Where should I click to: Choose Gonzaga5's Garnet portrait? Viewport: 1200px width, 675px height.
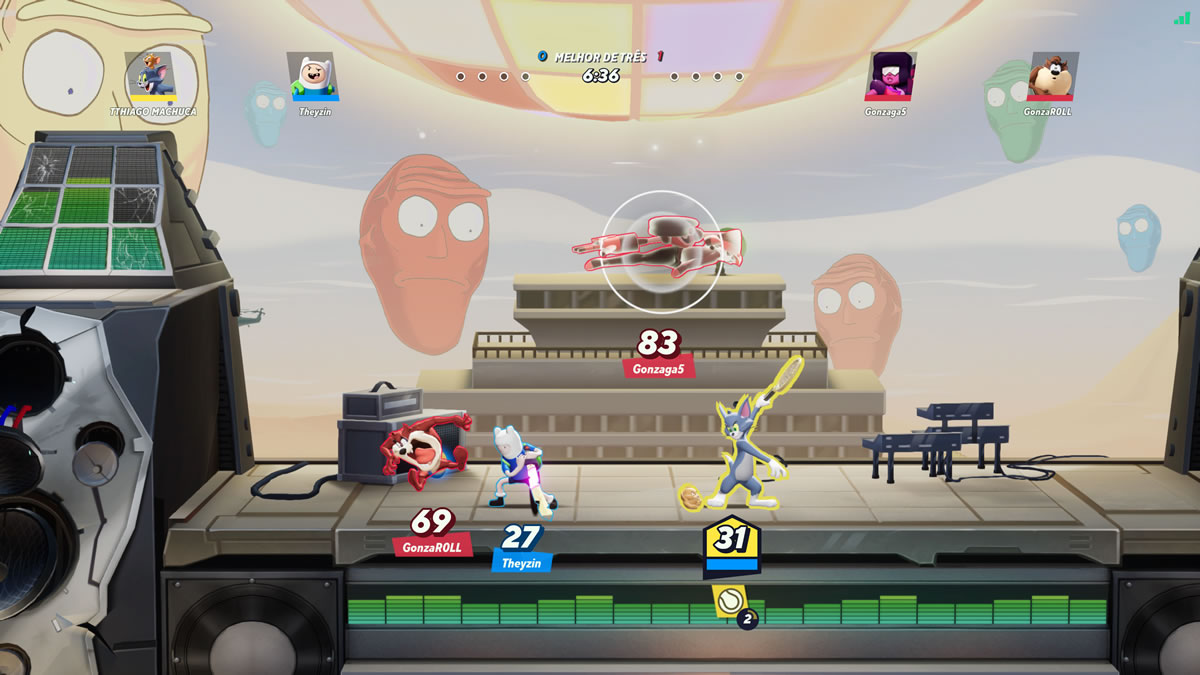[891, 75]
